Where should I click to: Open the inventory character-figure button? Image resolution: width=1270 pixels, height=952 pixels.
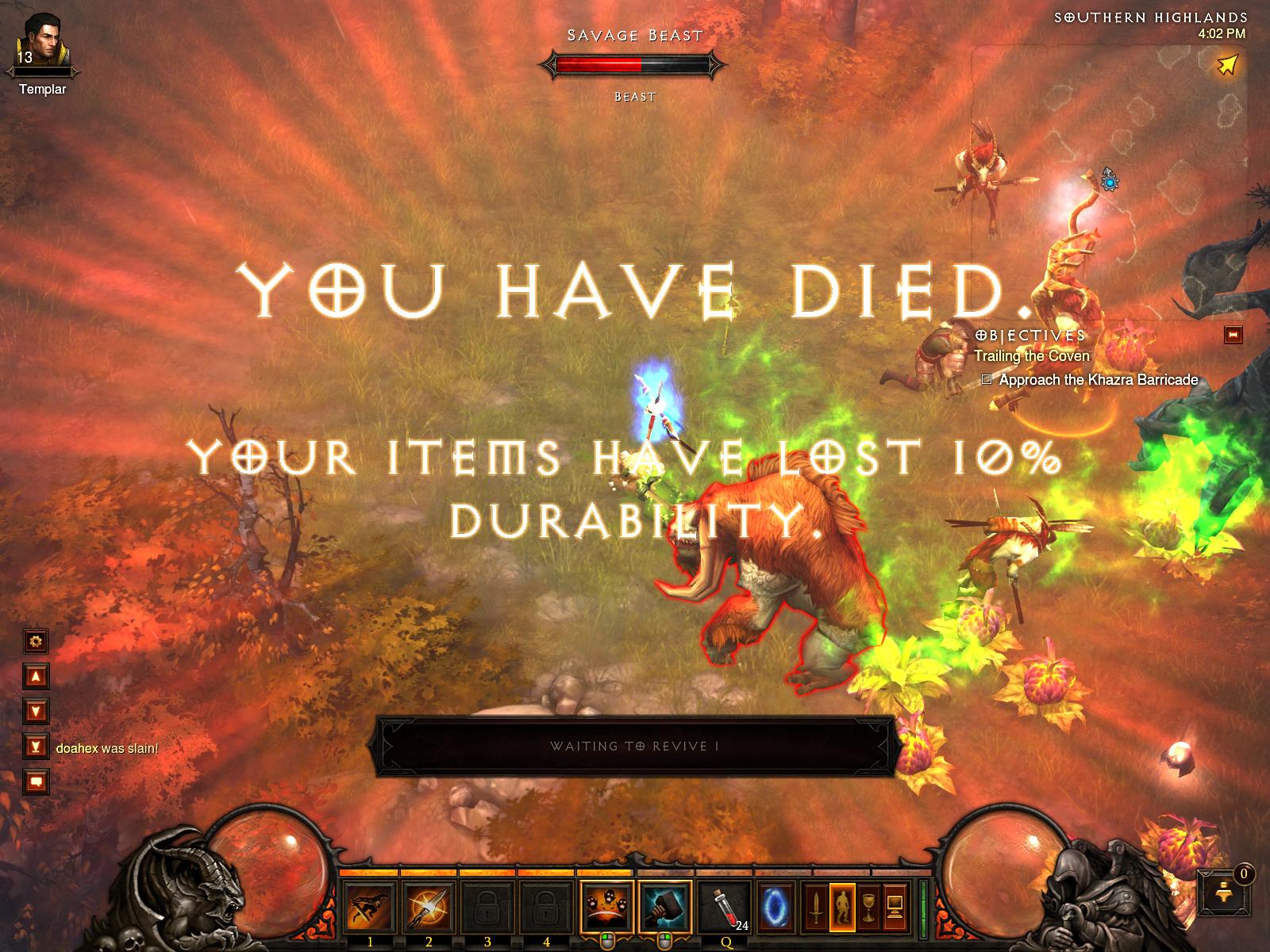coord(841,906)
